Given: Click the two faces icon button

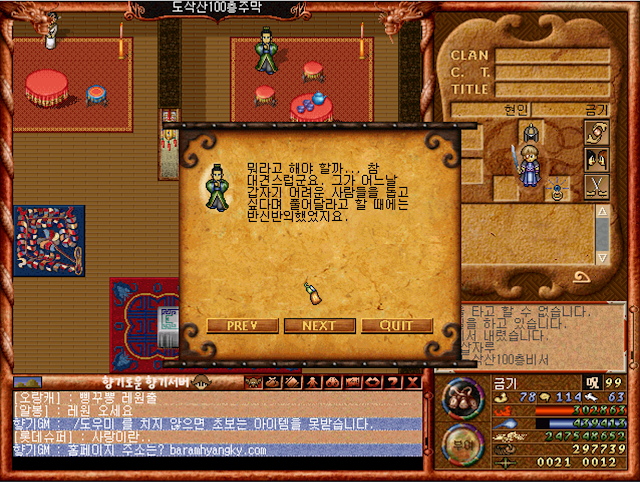Looking at the screenshot, I should pyautogui.click(x=596, y=160).
